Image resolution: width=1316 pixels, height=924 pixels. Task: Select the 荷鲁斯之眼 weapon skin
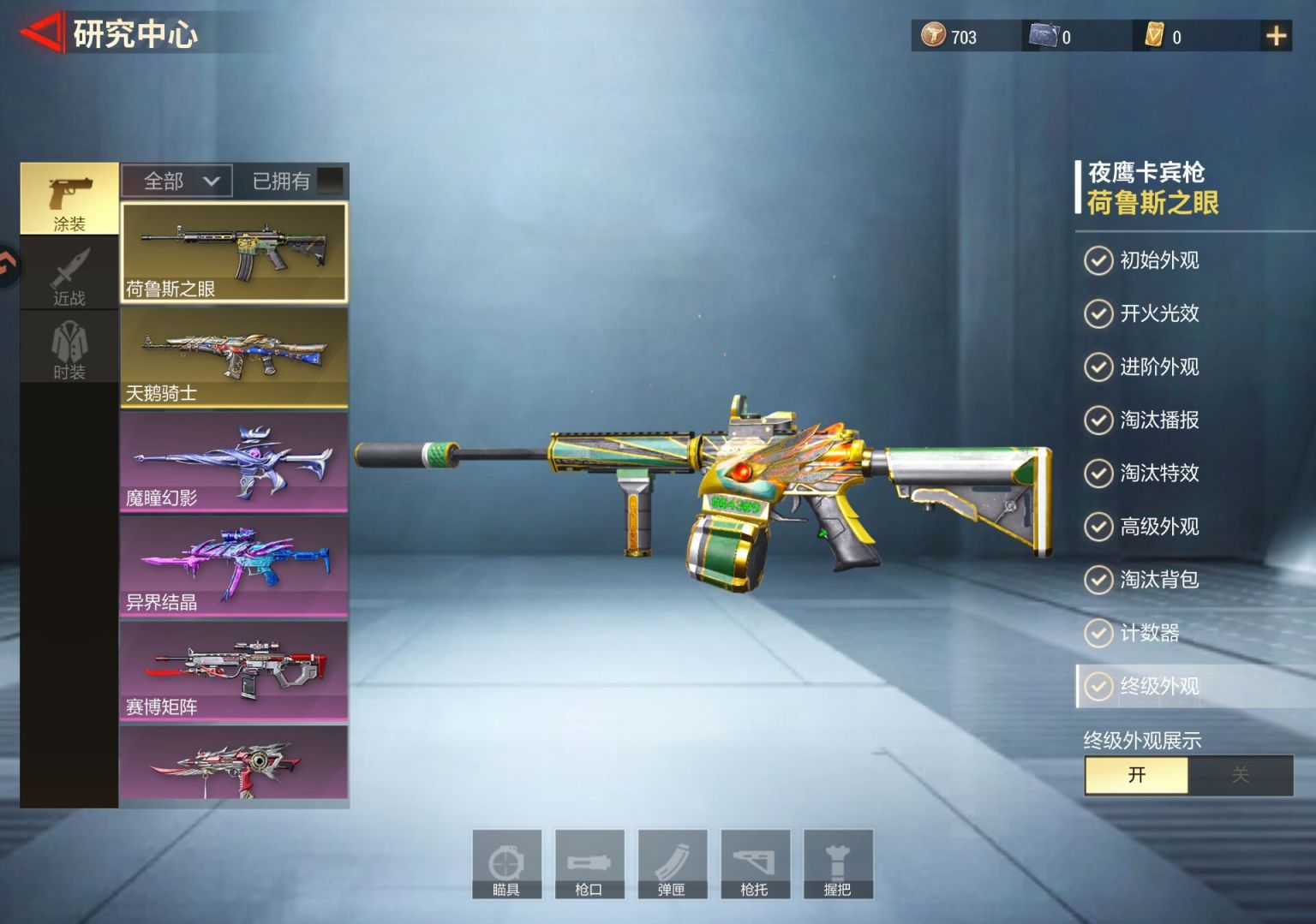pyautogui.click(x=234, y=253)
